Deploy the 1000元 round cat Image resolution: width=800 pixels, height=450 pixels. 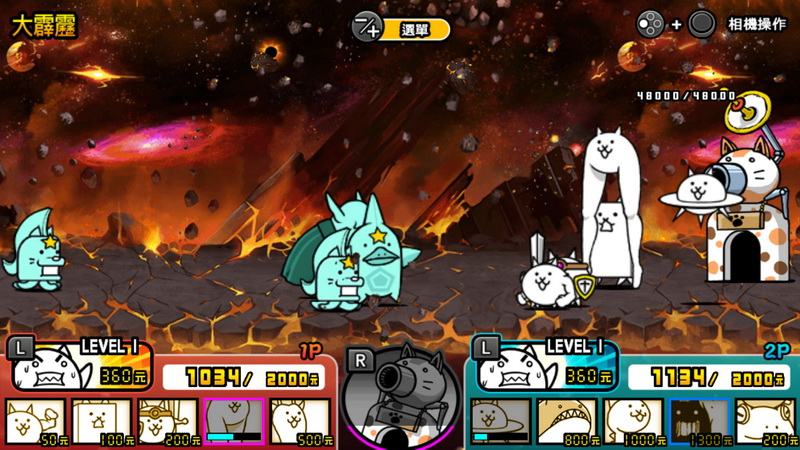[633, 421]
